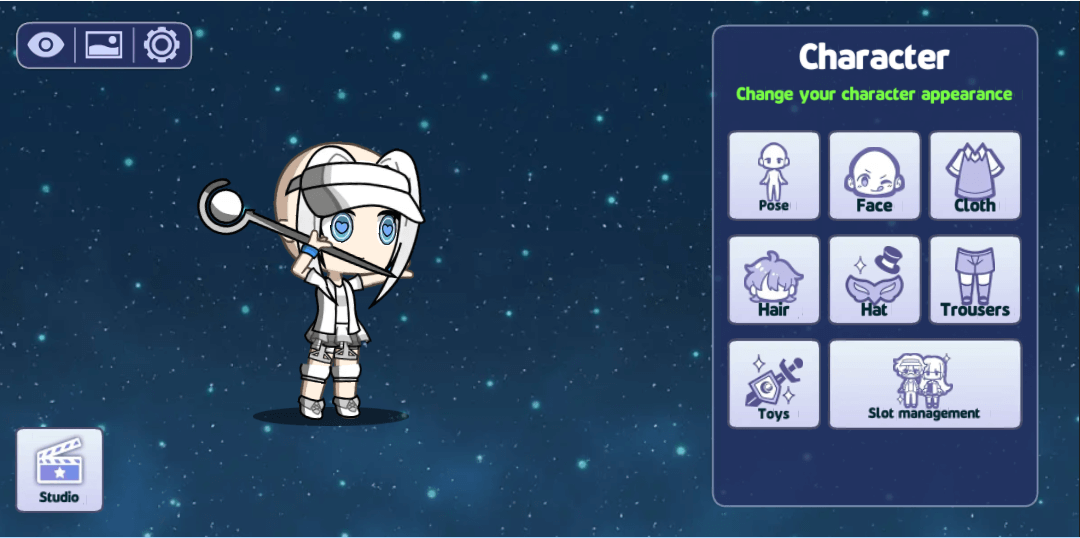
Task: Toggle the eye visibility icon
Action: [x=46, y=45]
